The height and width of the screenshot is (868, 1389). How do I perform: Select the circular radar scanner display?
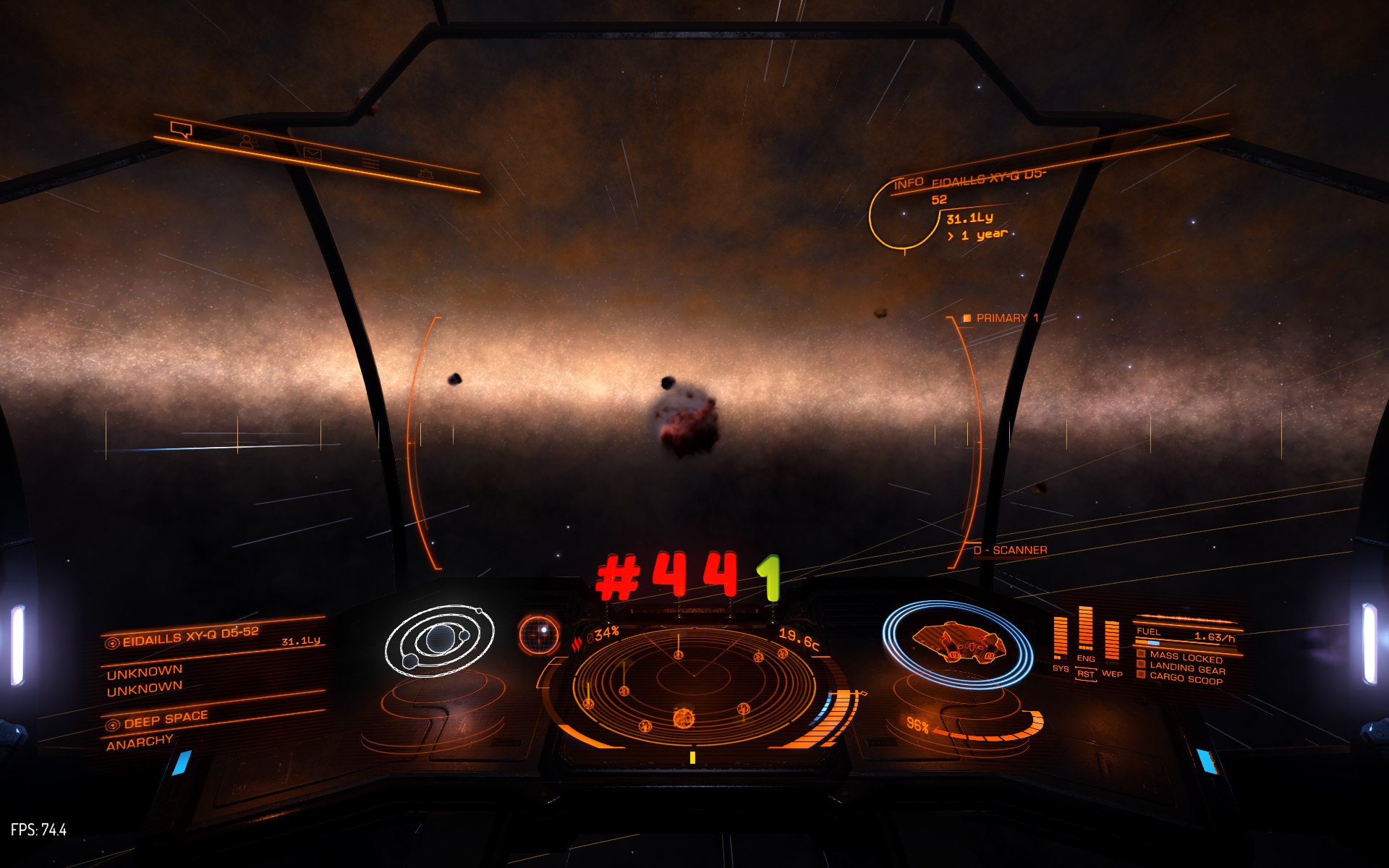point(692,685)
